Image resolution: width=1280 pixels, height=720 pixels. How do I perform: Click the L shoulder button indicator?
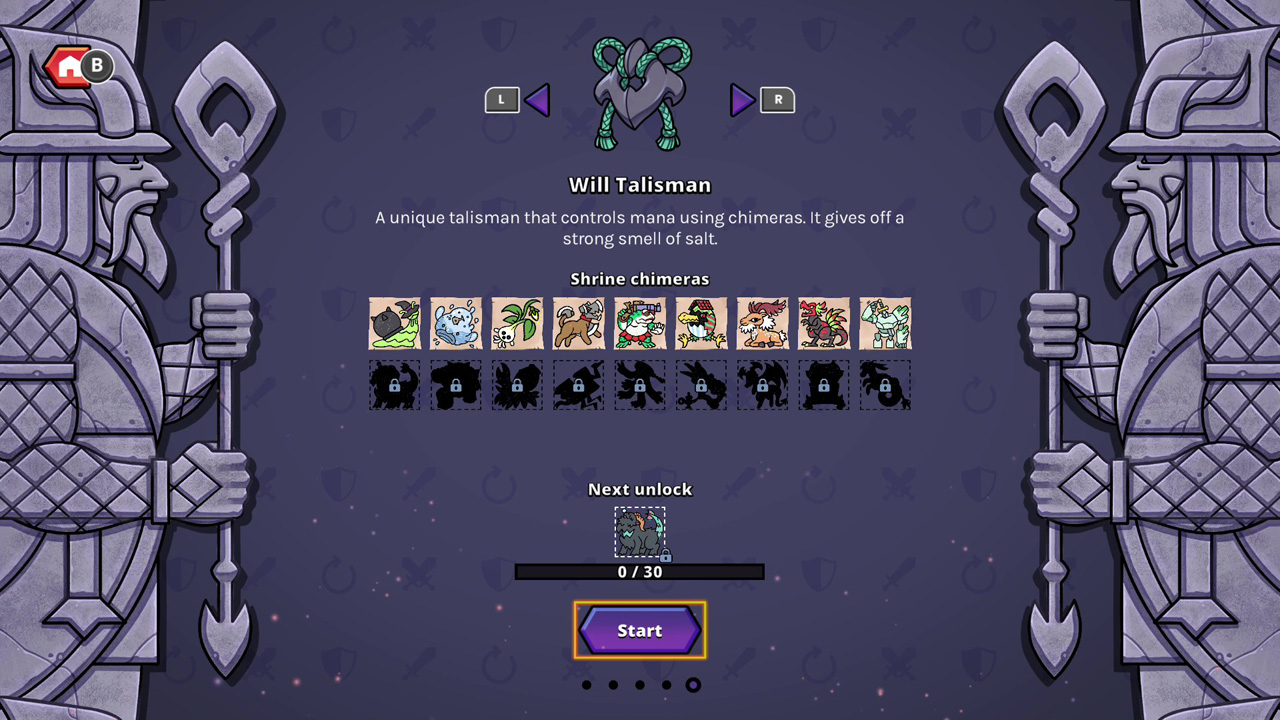click(502, 100)
